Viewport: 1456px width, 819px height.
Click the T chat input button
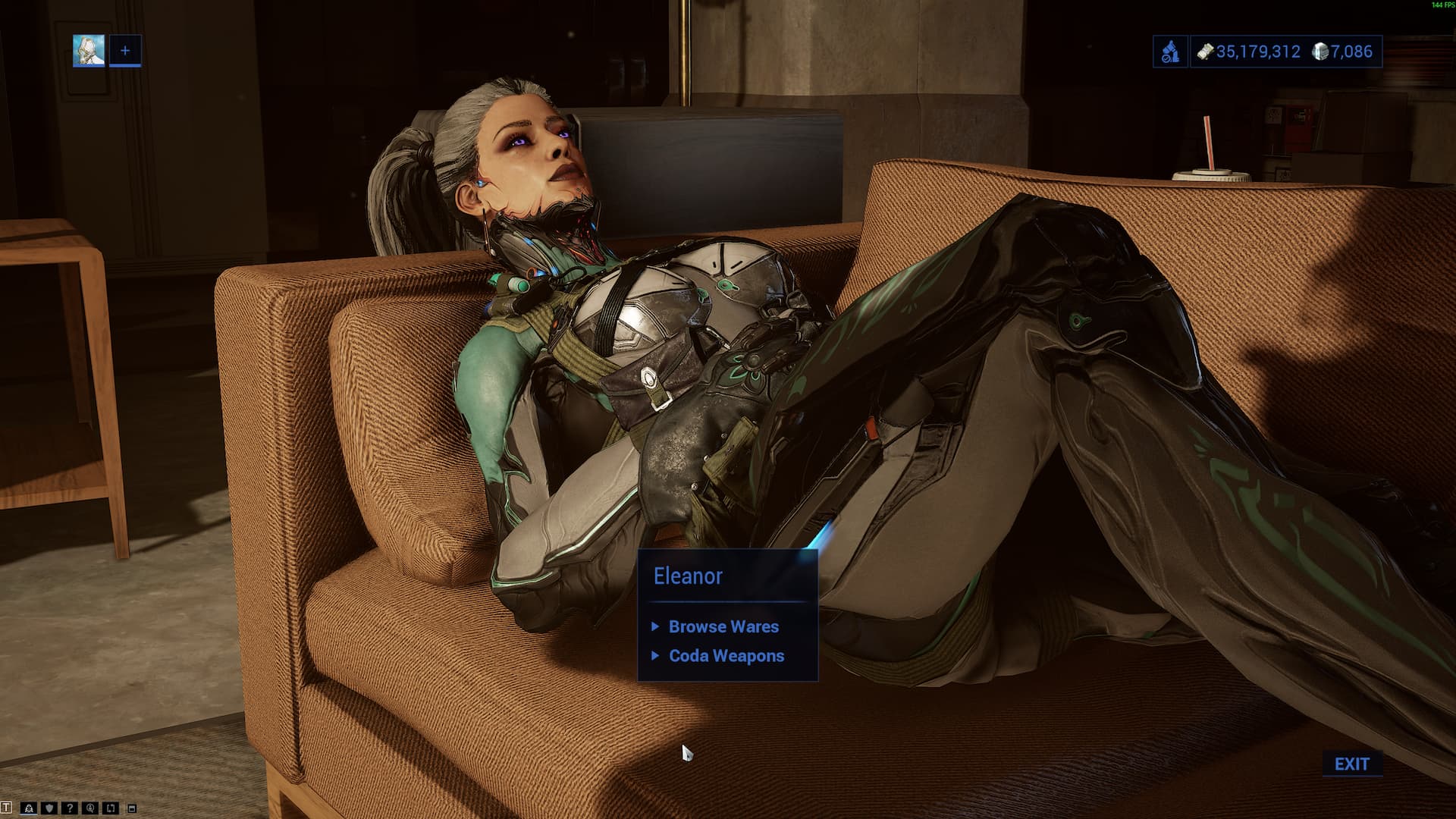(7, 808)
